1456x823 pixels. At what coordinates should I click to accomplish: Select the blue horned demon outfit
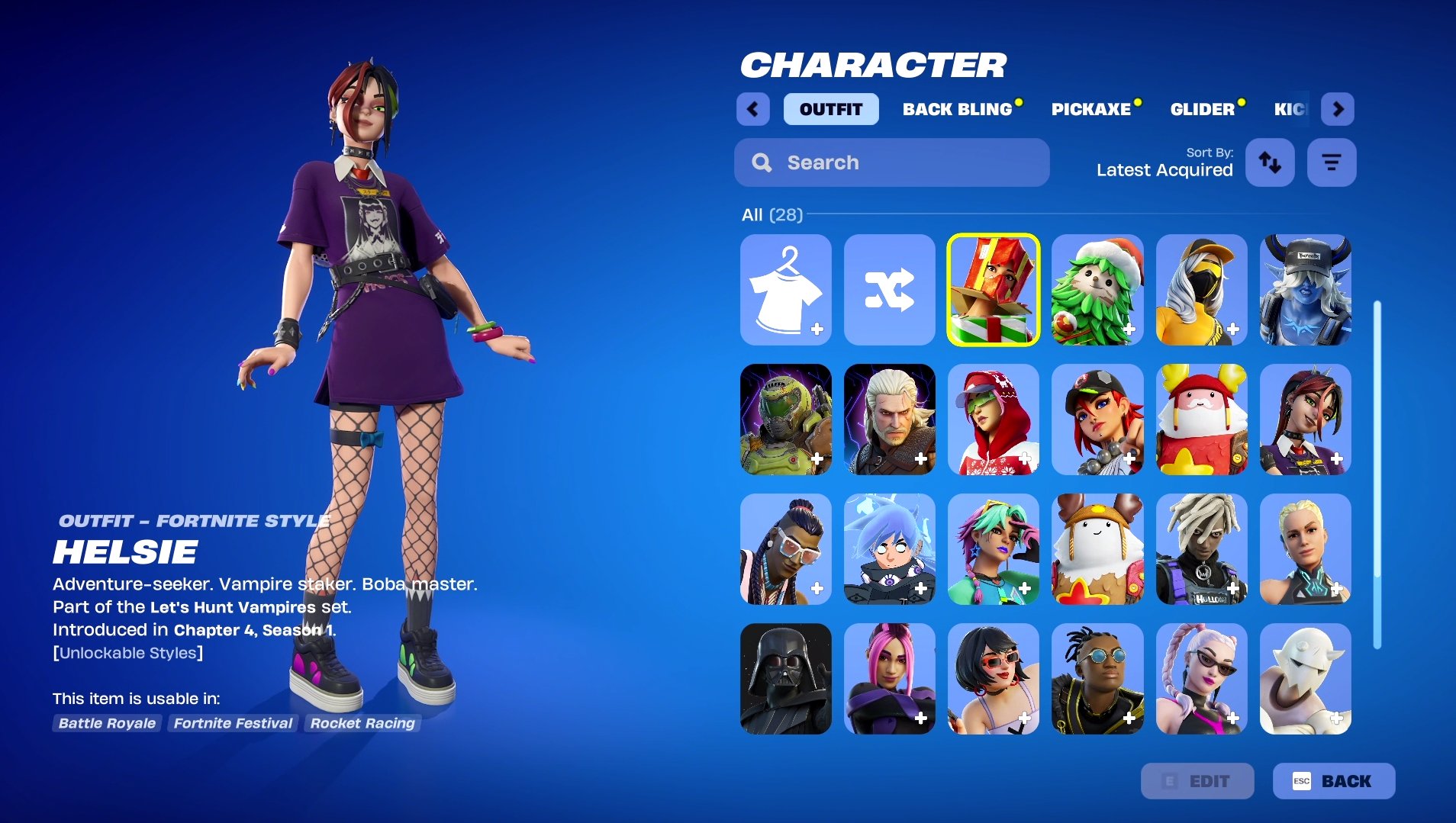click(1305, 290)
